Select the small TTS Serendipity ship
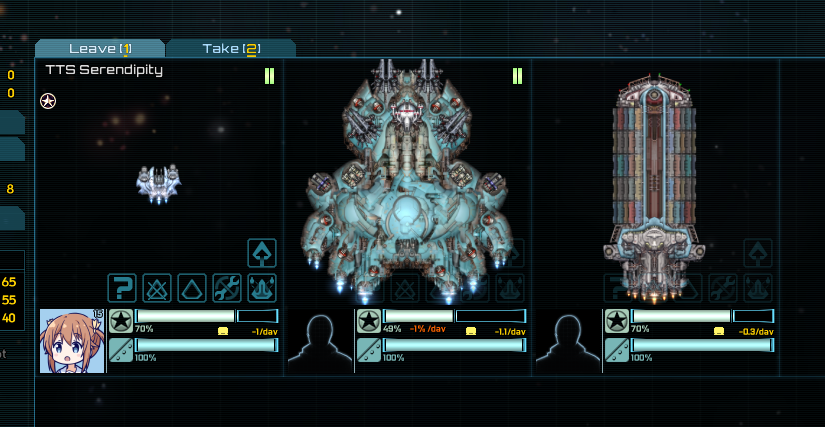Screen dimensions: 825x427 [x=158, y=185]
